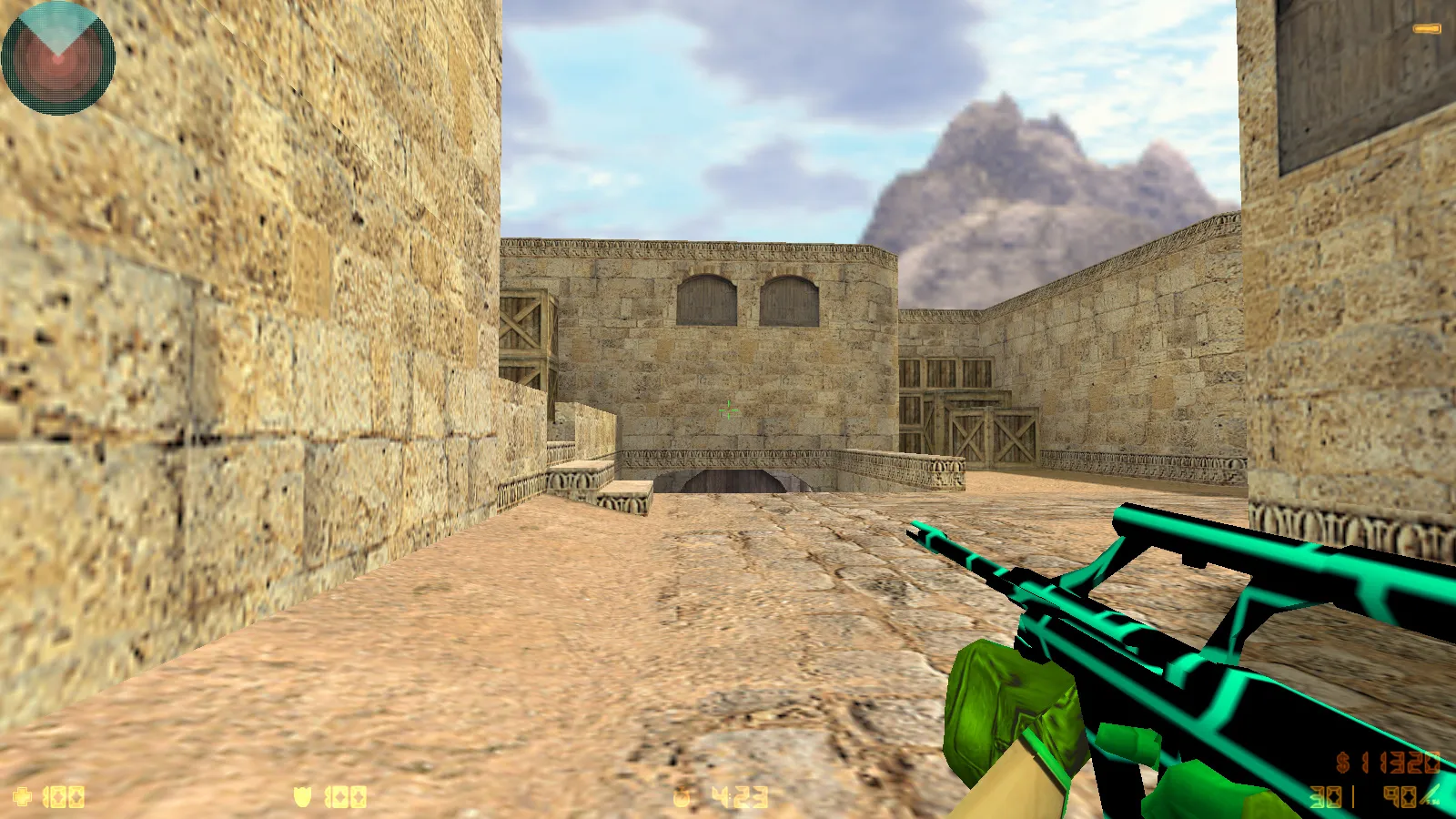Click the magazine ammo count 30

click(1324, 796)
